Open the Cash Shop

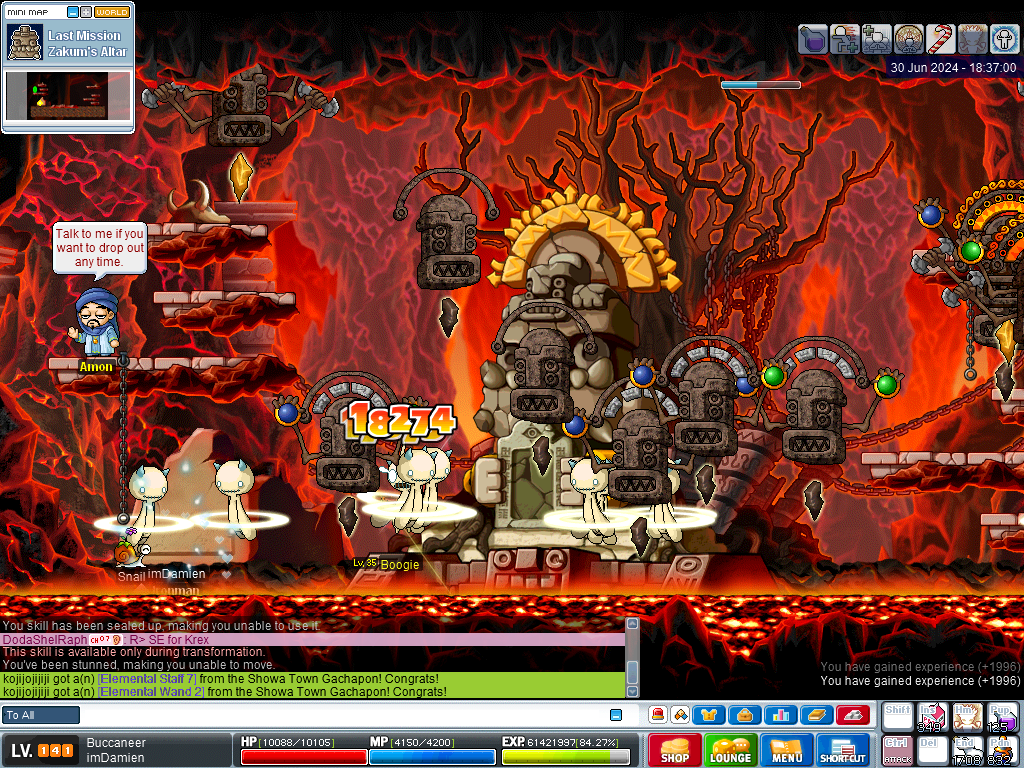[674, 750]
